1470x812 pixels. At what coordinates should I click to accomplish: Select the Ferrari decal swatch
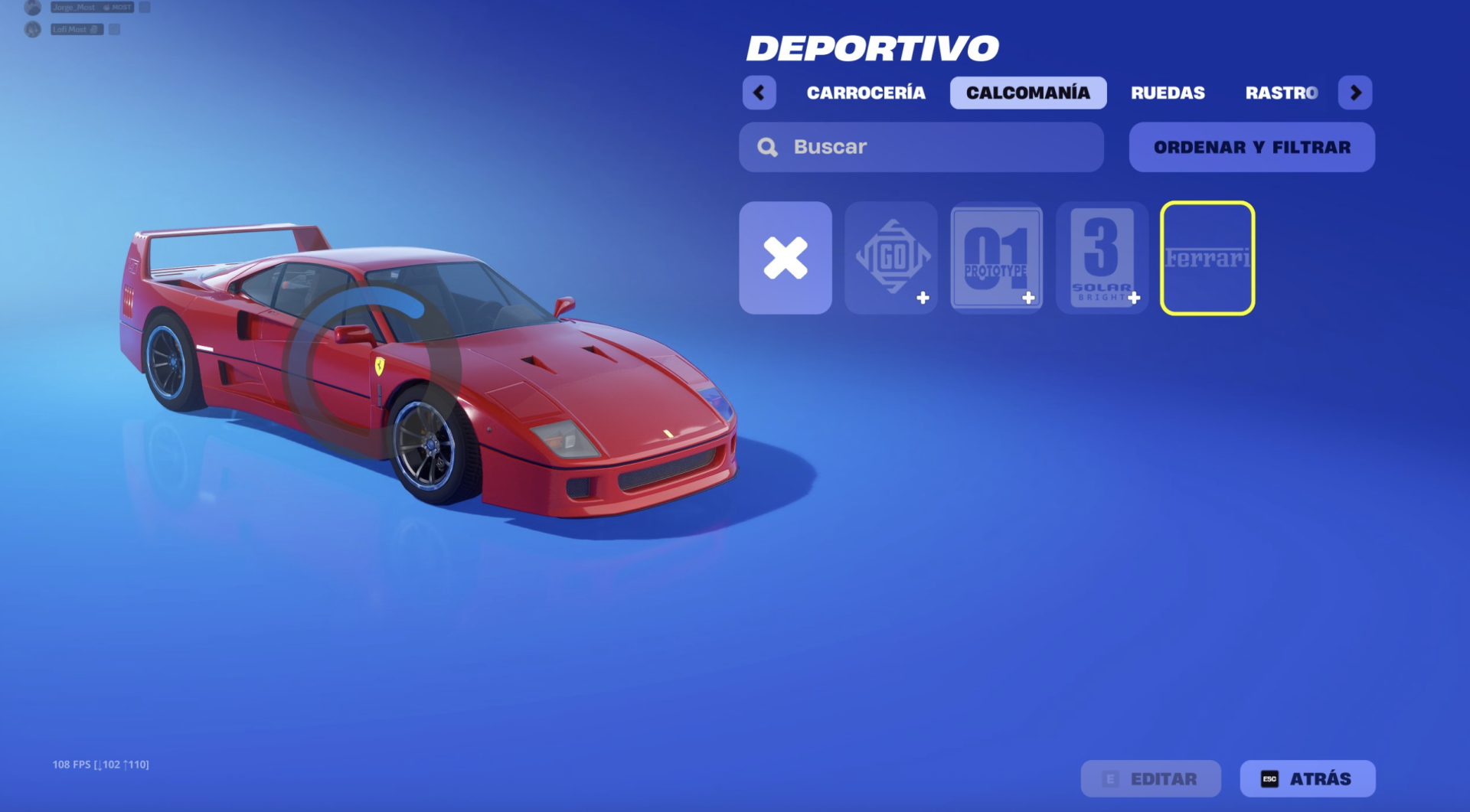click(1207, 258)
